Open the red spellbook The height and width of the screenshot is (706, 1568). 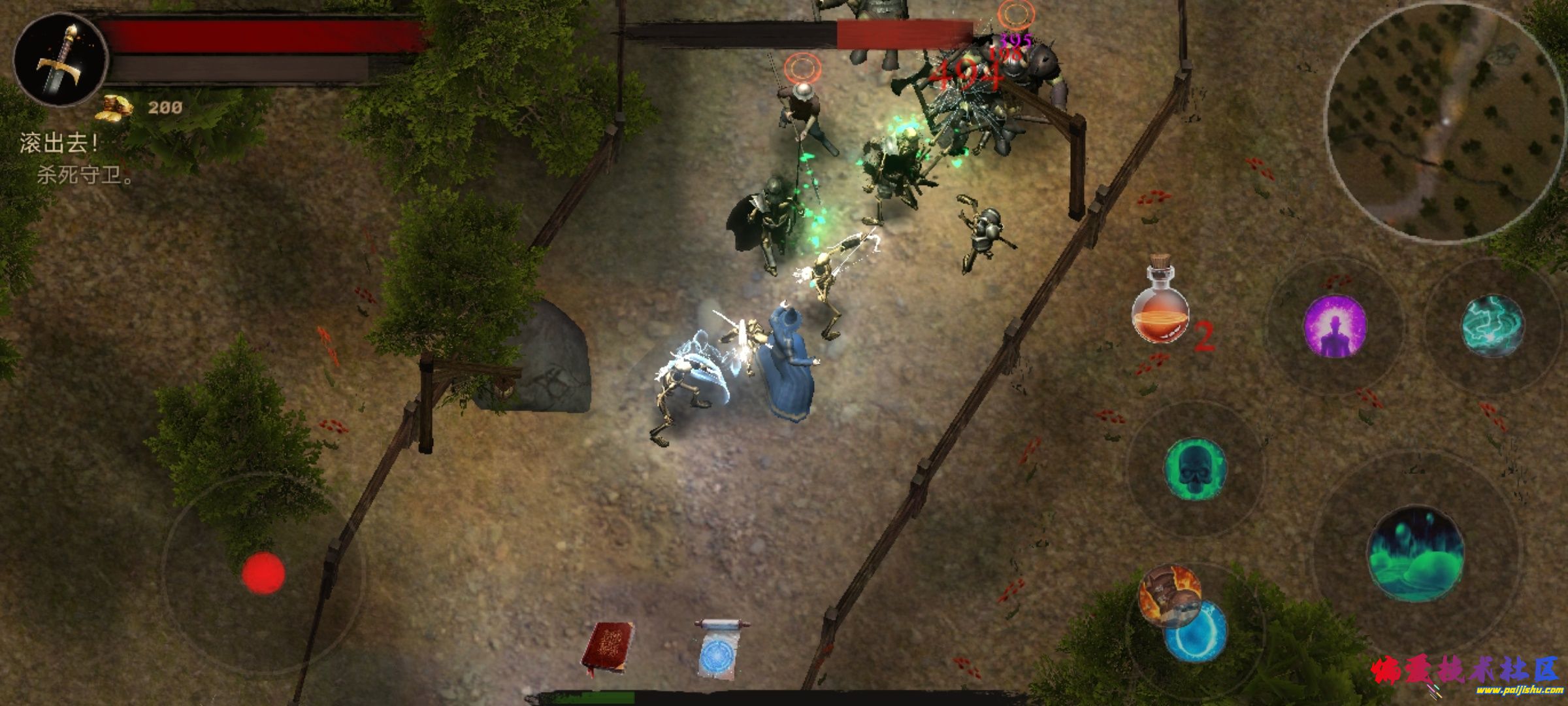click(x=608, y=647)
